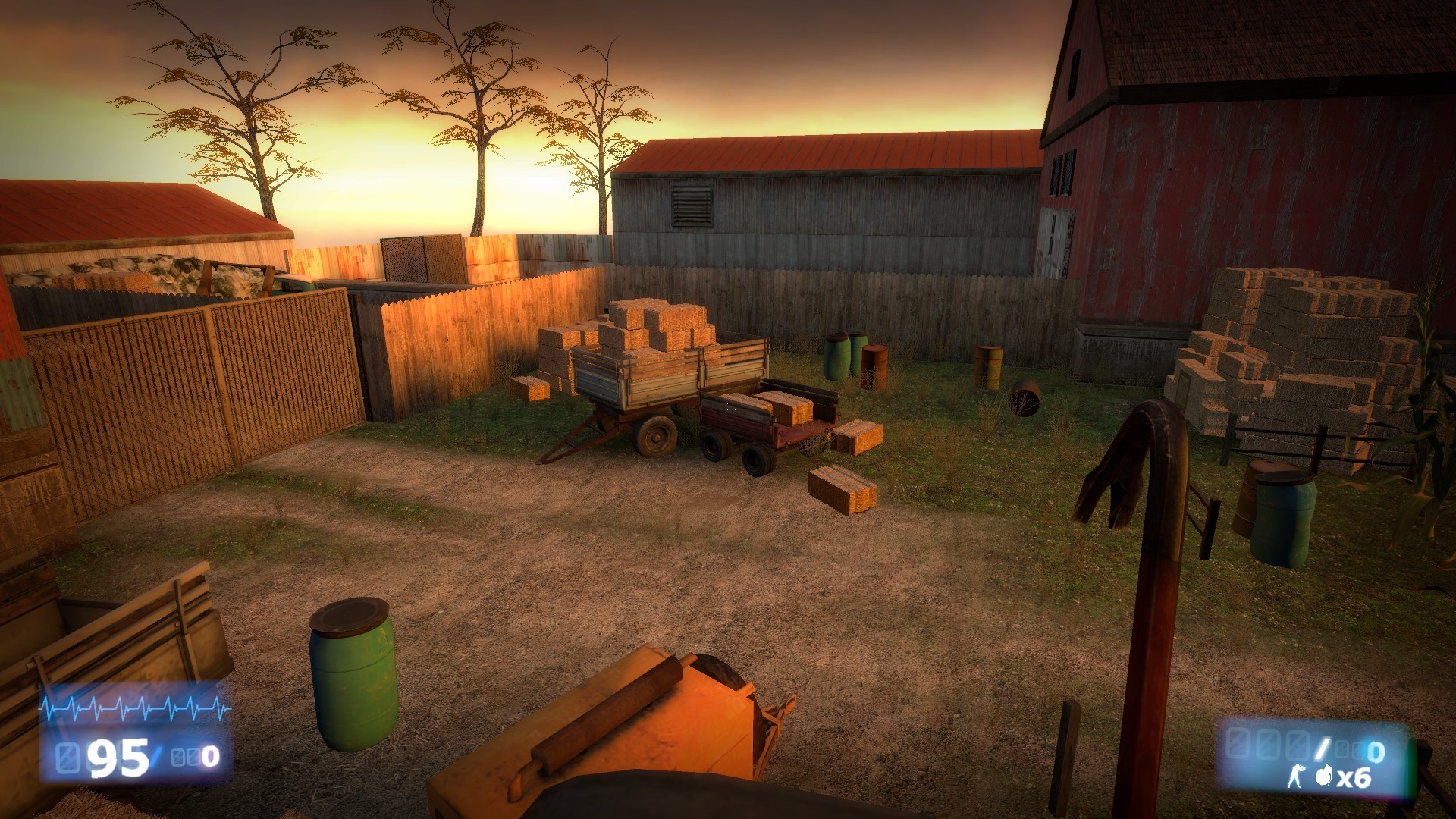The width and height of the screenshot is (1456, 819).
Task: Click the x6 grenade counter label
Action: [x=1354, y=778]
